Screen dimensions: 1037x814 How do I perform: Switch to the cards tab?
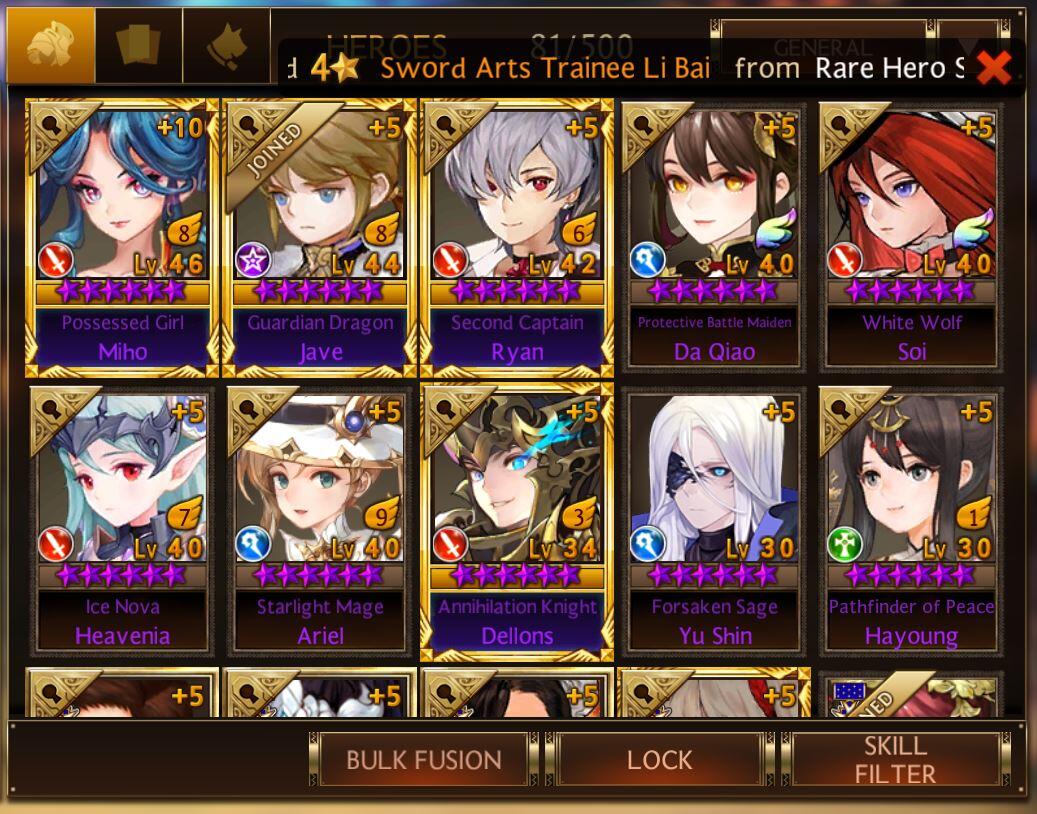tap(139, 45)
